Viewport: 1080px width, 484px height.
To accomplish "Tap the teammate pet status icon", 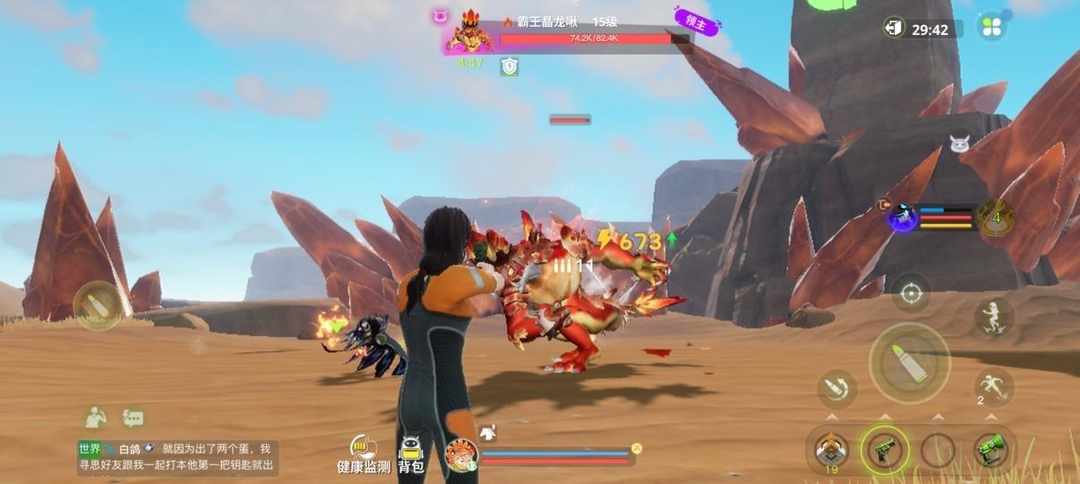I will pyautogui.click(x=905, y=217).
